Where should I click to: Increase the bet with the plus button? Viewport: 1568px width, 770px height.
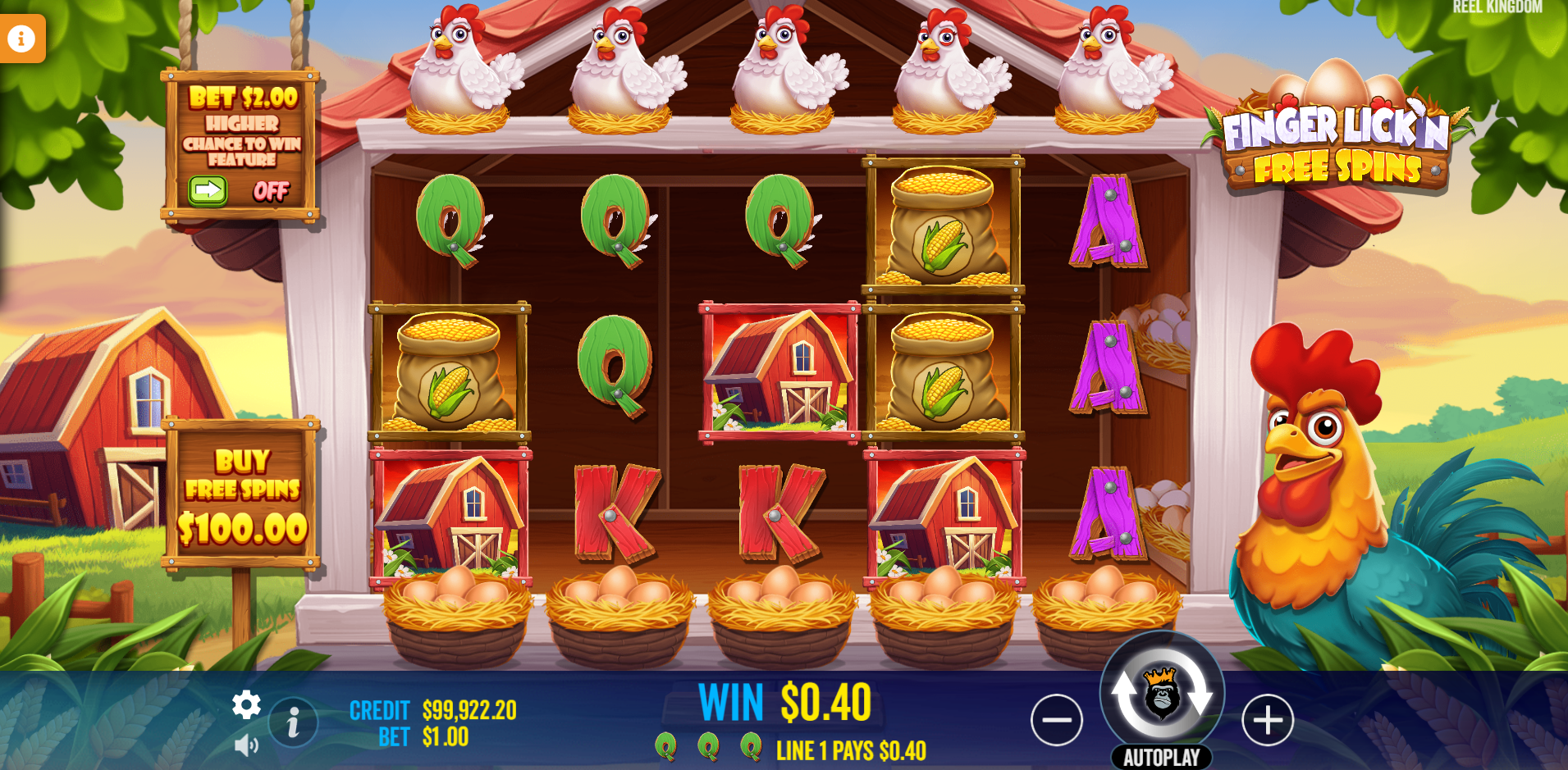(x=1267, y=720)
